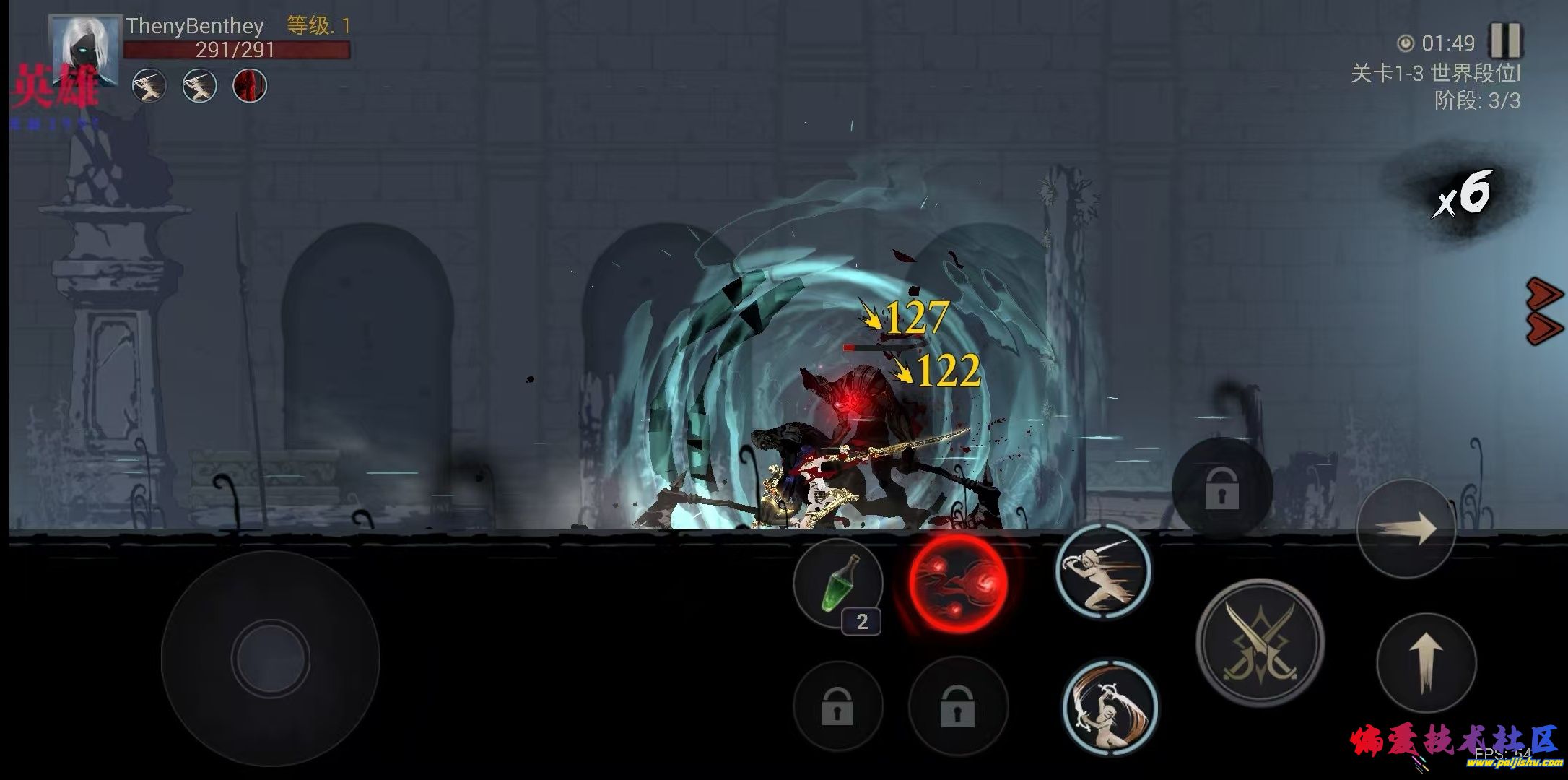This screenshot has width=1568, height=780.
Task: Tap the right-arrow dash button
Action: [1406, 529]
